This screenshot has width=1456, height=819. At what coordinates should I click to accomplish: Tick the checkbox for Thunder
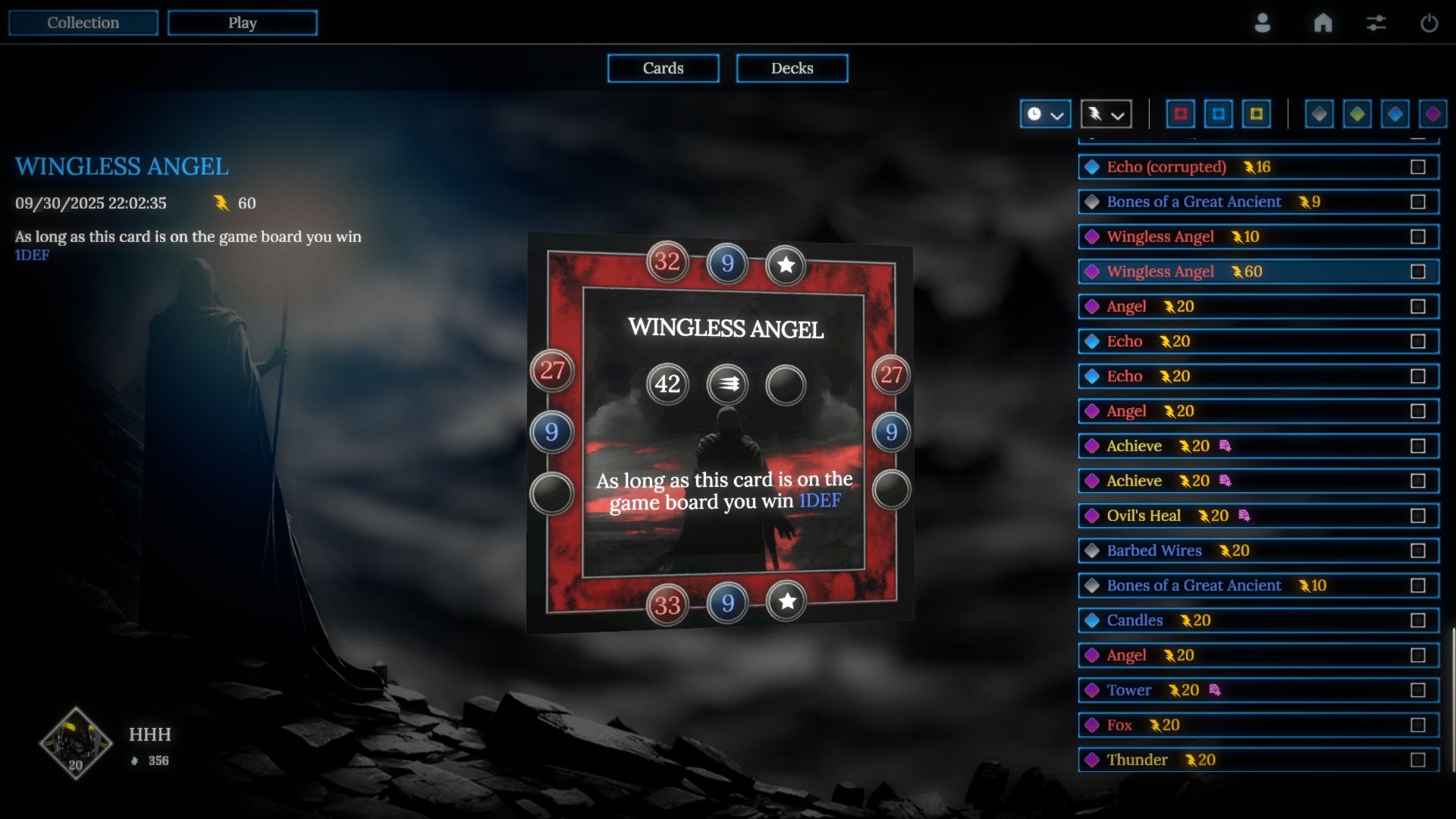[1418, 760]
